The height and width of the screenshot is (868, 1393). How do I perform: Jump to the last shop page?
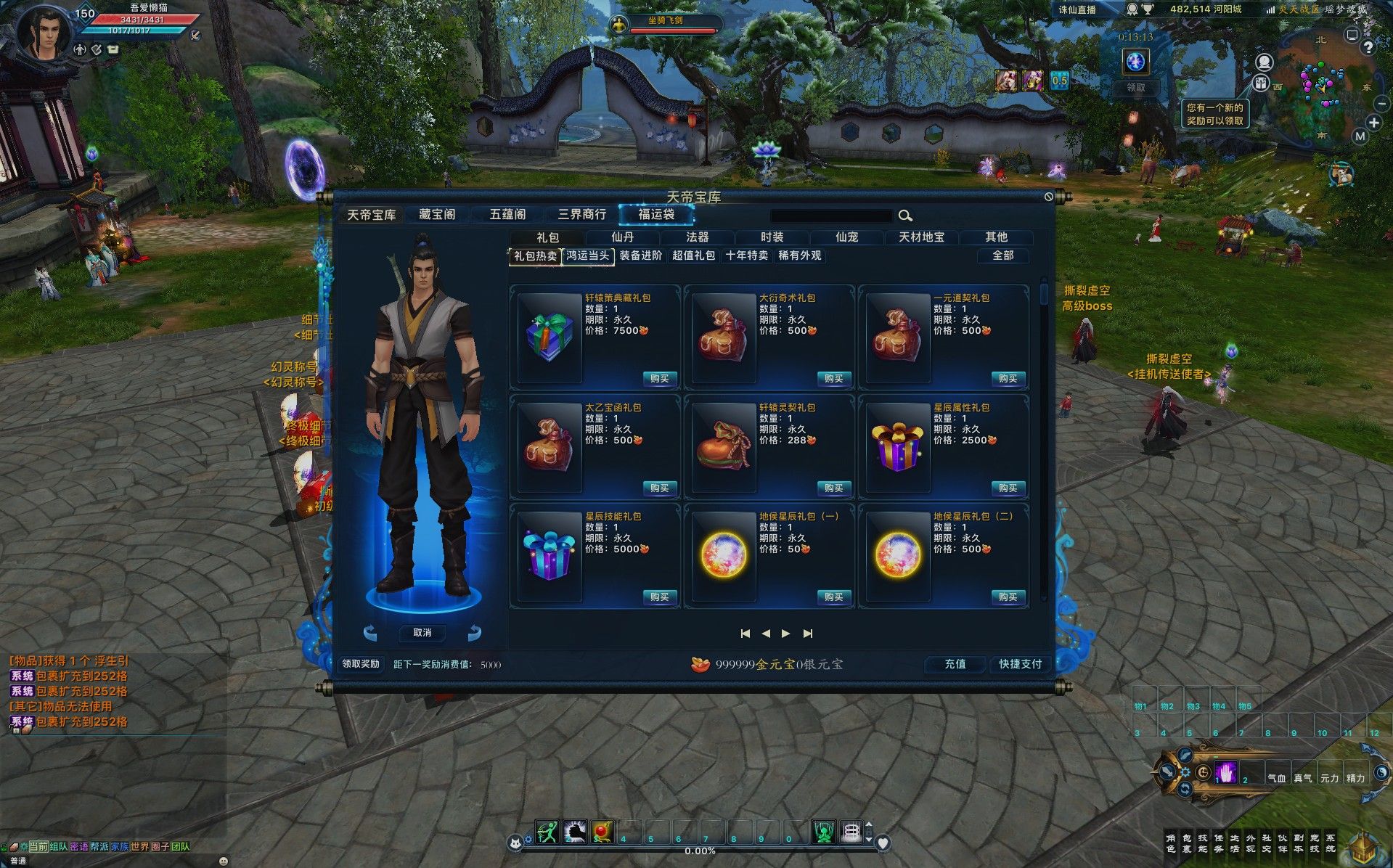click(808, 634)
